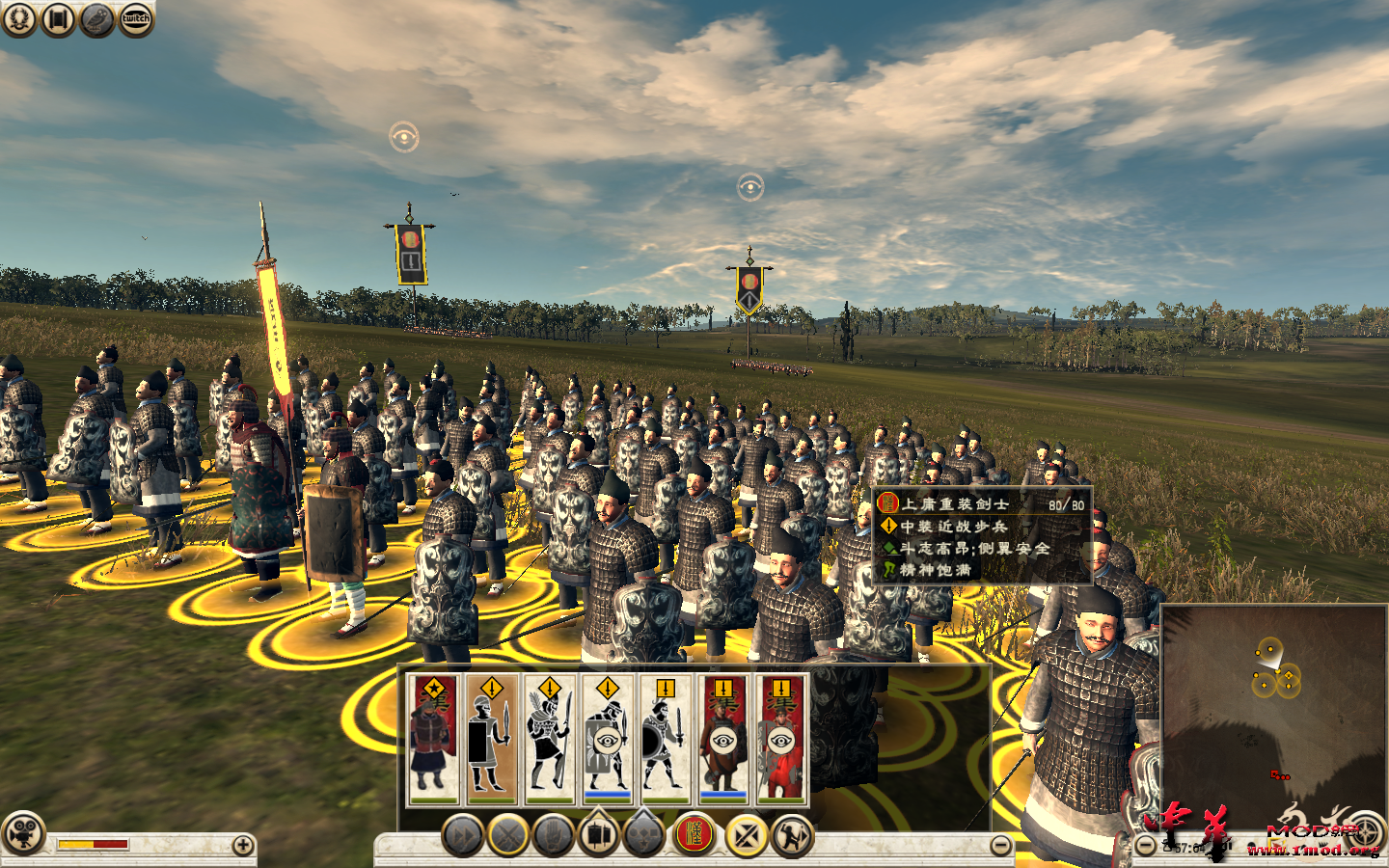Select the plain swordsman card with round shield
Viewport: 1389px width, 868px height.
click(x=665, y=739)
